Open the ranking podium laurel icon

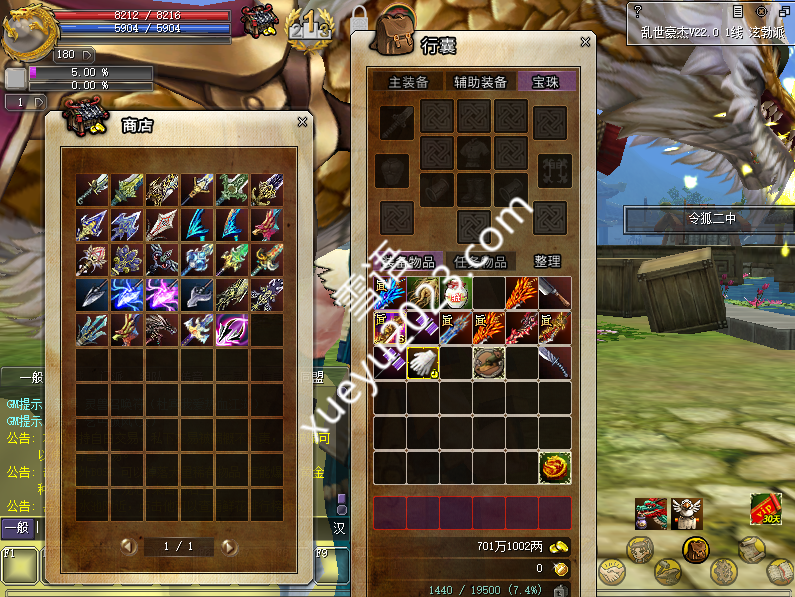tap(309, 22)
